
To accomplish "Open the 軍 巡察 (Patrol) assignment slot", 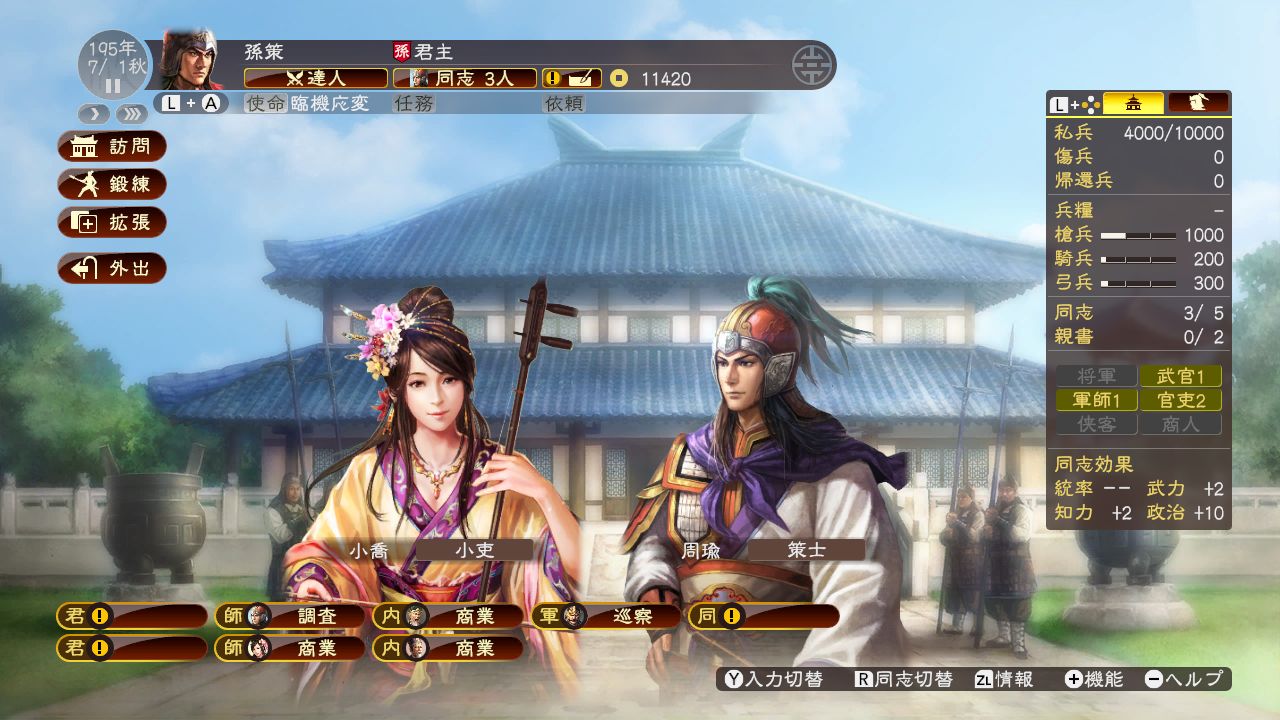I will point(606,616).
